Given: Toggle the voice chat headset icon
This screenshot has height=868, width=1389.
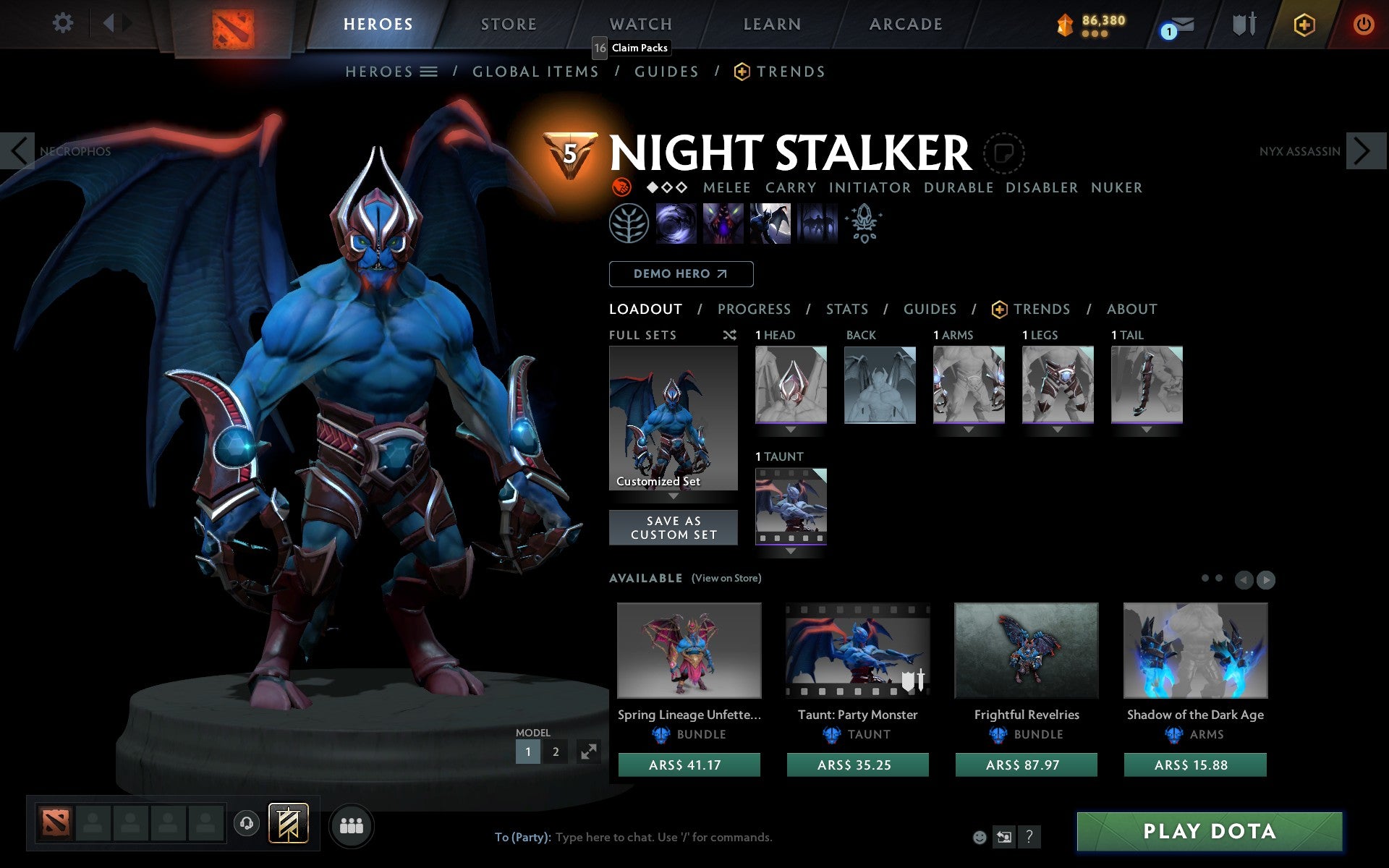Looking at the screenshot, I should tap(247, 824).
